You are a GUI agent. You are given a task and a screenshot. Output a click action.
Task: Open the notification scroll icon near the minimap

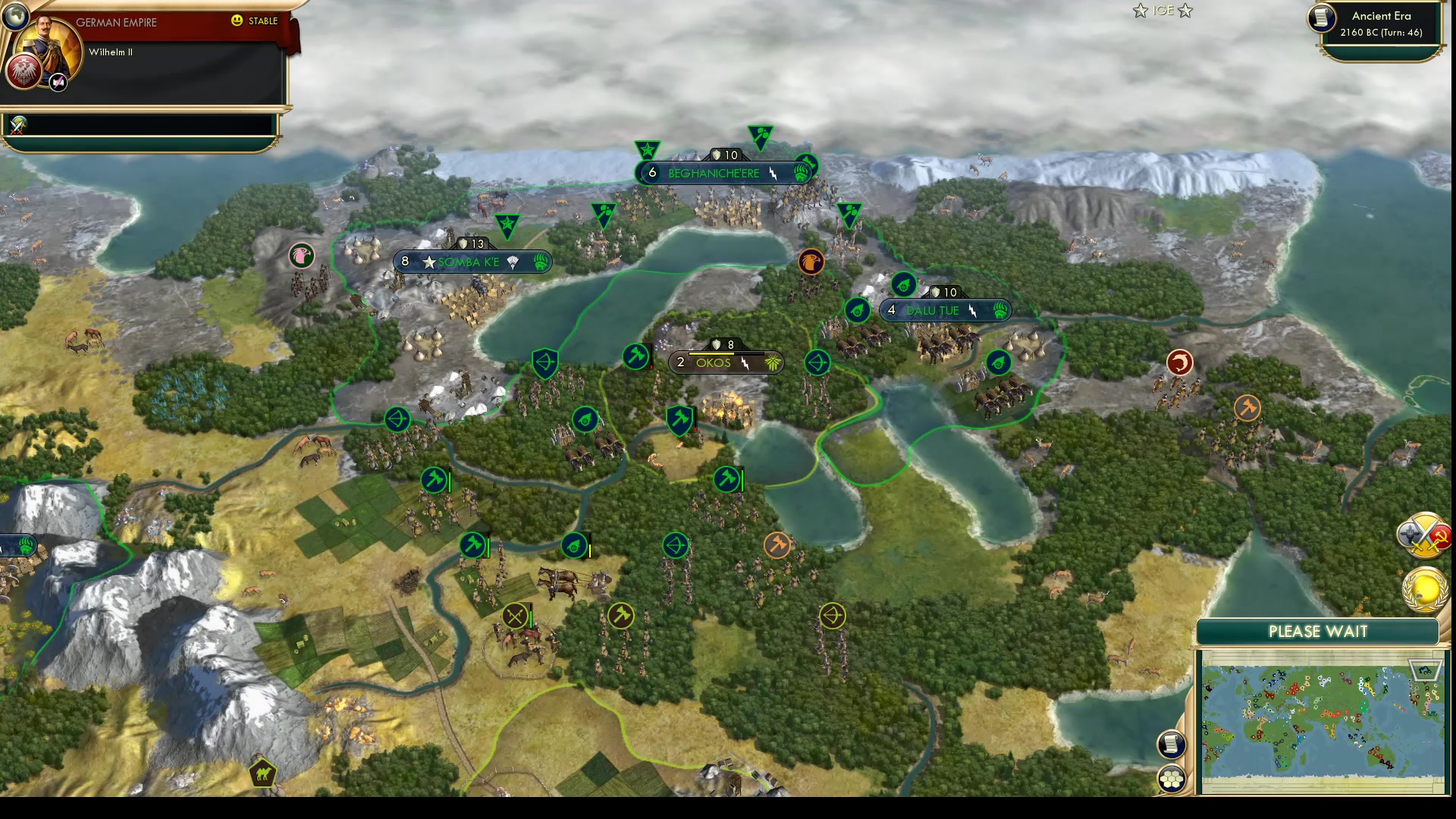(1172, 745)
